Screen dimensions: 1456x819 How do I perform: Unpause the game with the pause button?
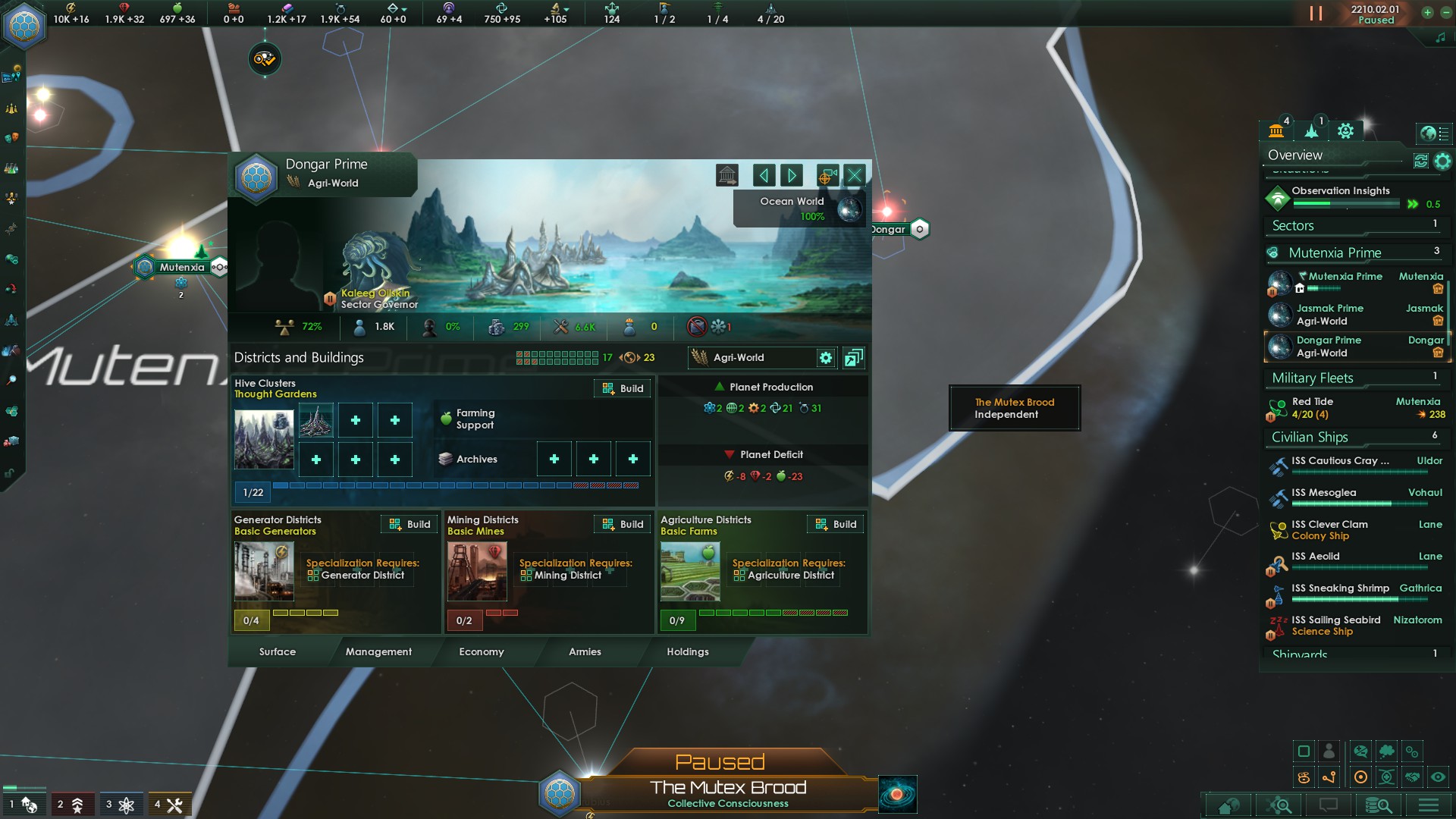click(1314, 12)
